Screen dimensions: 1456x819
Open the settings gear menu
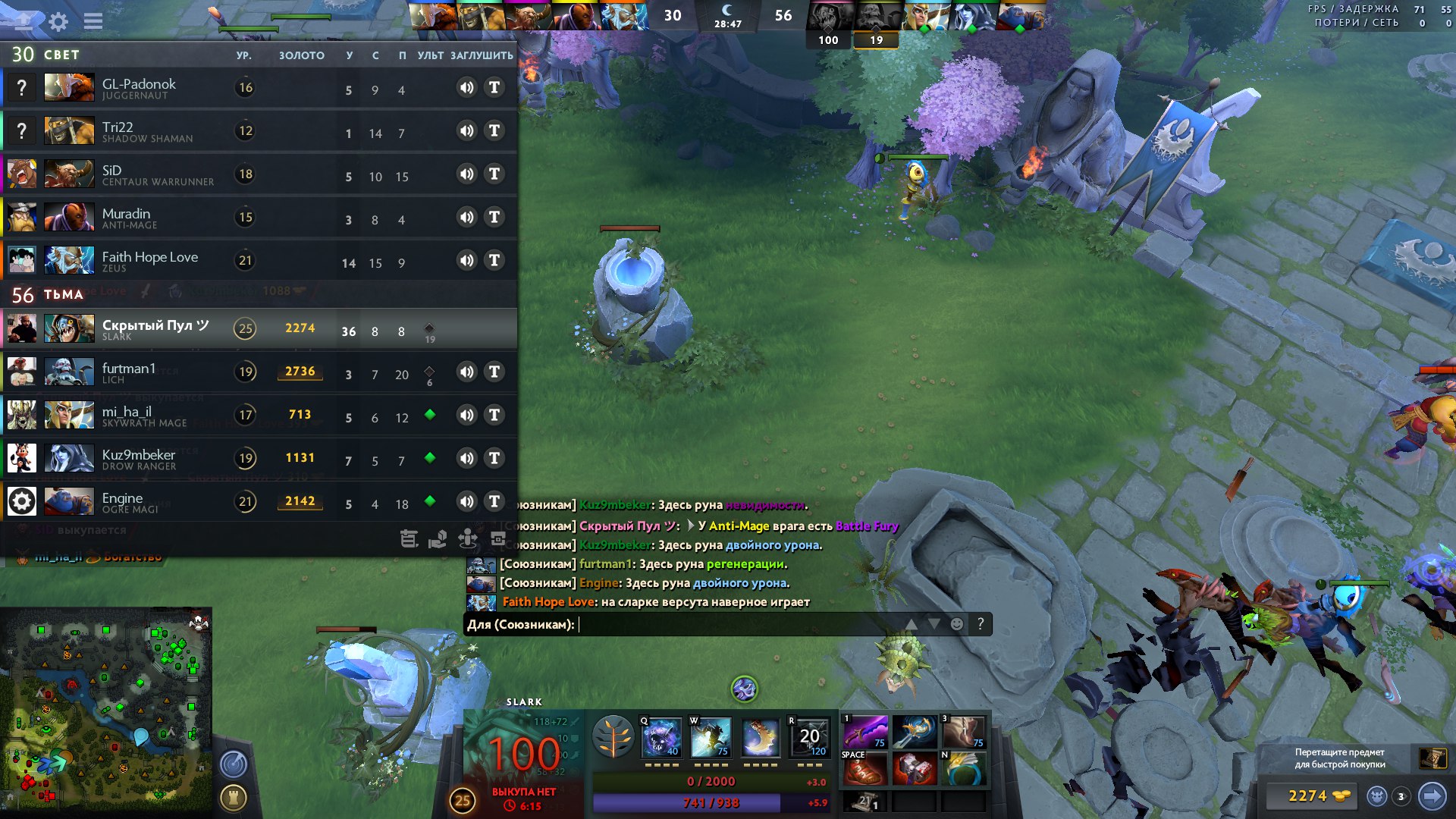click(x=58, y=21)
